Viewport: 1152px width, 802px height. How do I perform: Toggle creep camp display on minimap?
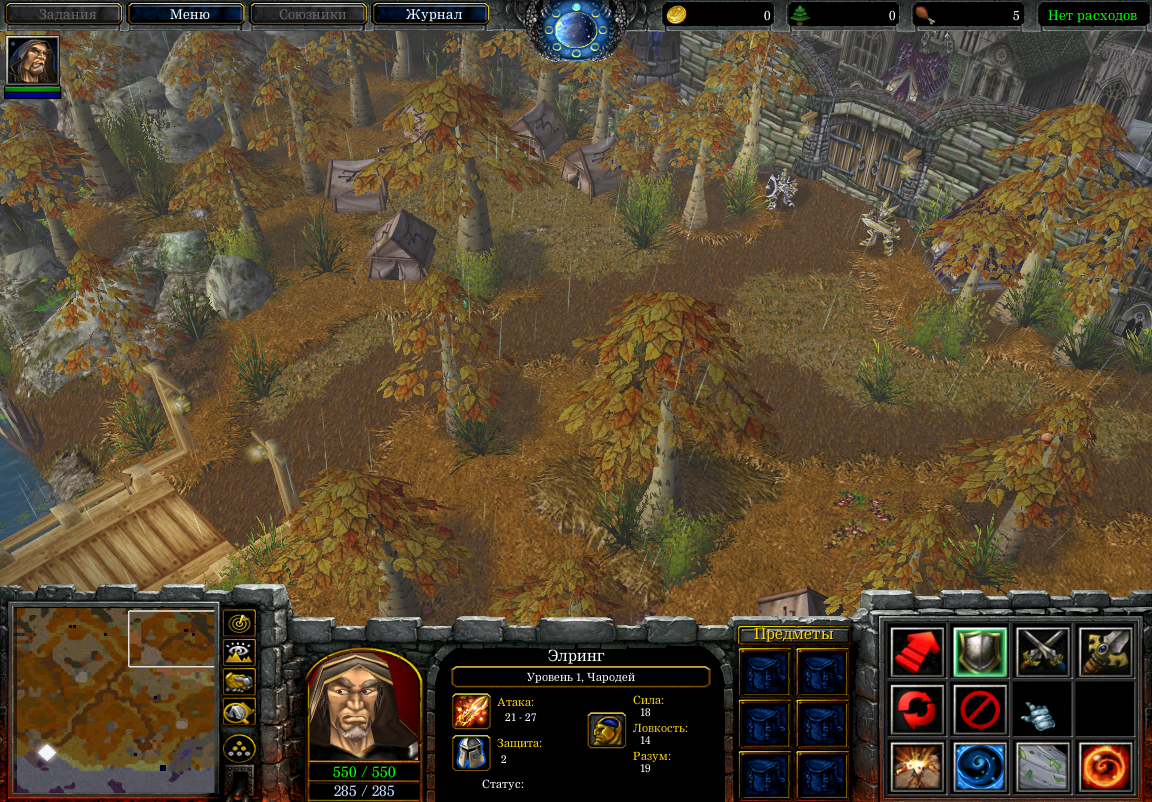(240, 712)
